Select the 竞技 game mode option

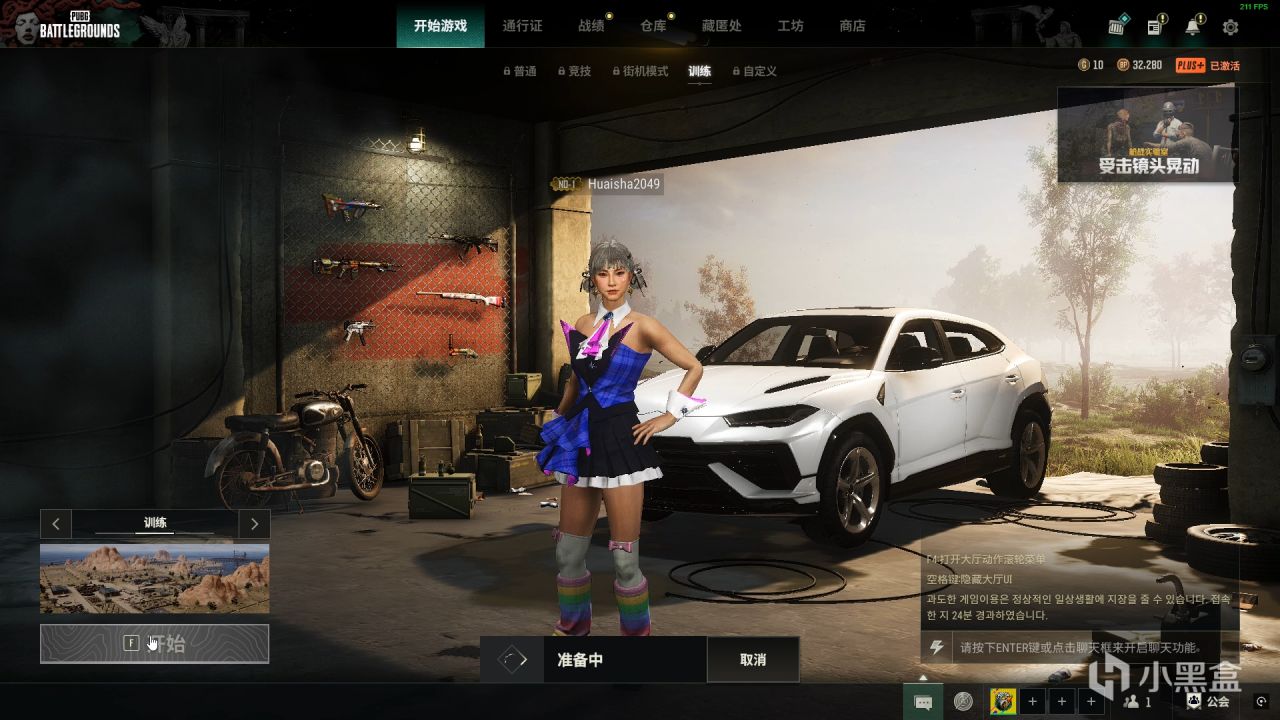[577, 71]
